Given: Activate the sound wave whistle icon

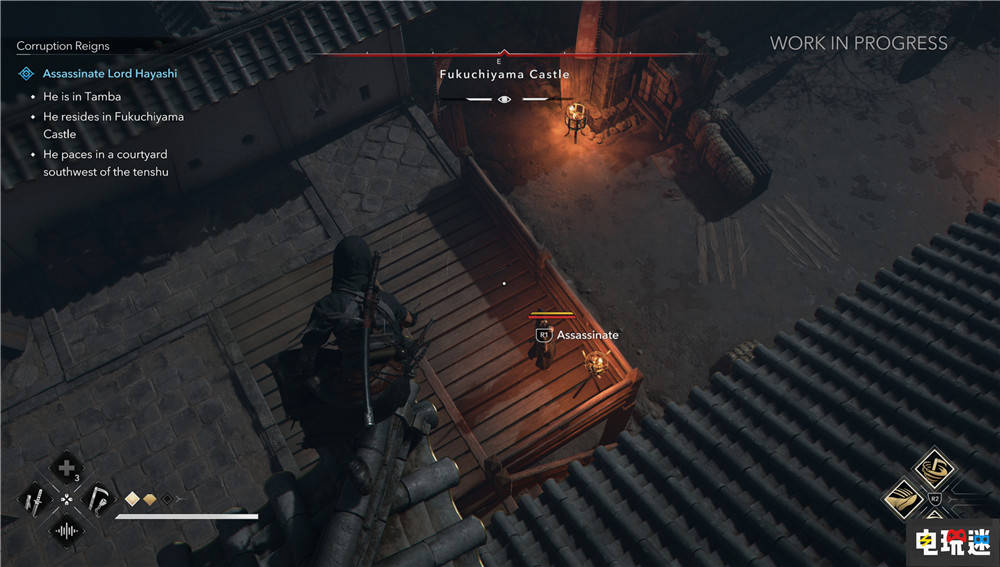Looking at the screenshot, I should tap(66, 530).
